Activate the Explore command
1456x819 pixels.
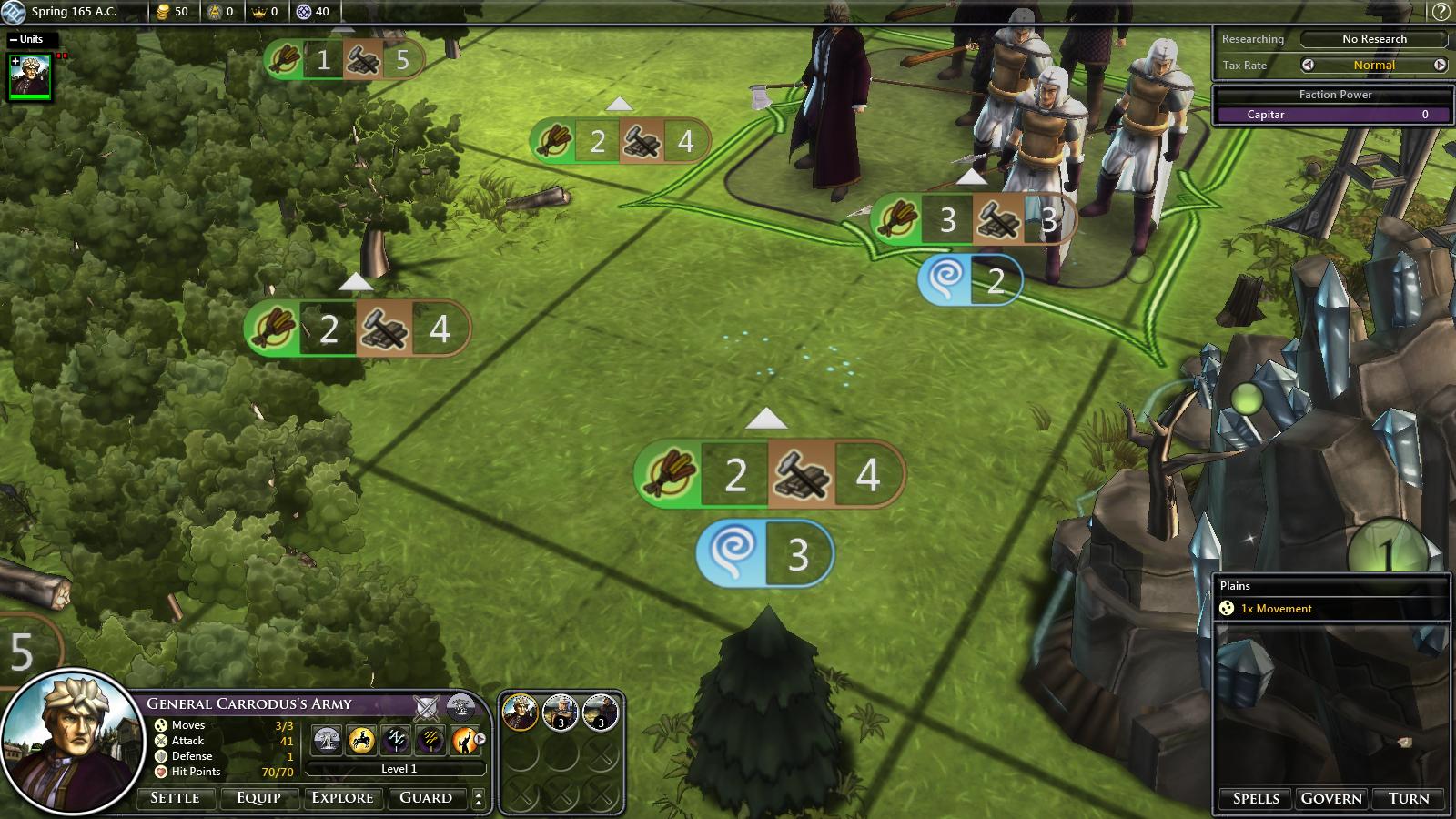point(342,798)
